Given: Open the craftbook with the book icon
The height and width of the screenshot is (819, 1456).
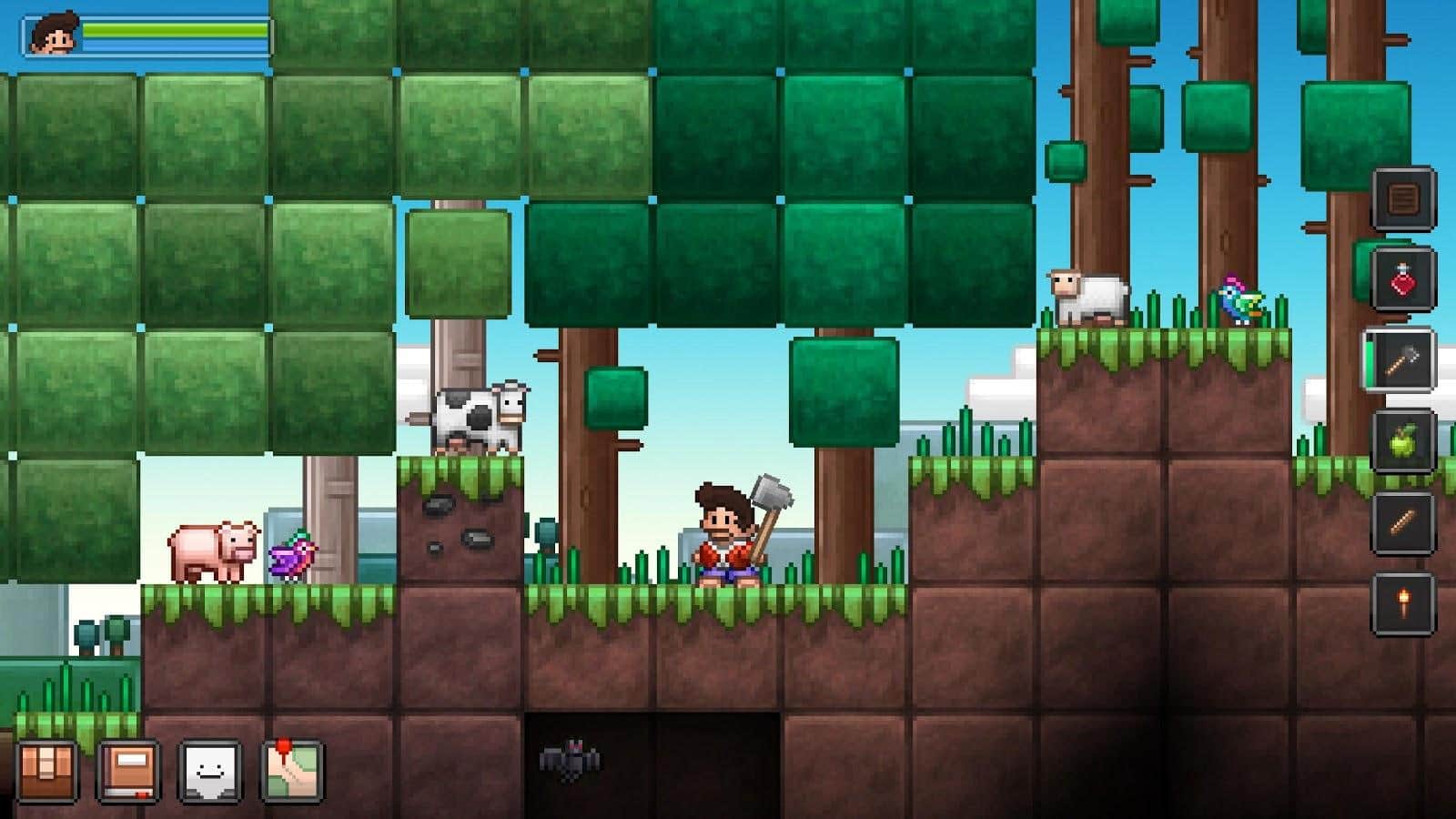Looking at the screenshot, I should click(x=127, y=769).
